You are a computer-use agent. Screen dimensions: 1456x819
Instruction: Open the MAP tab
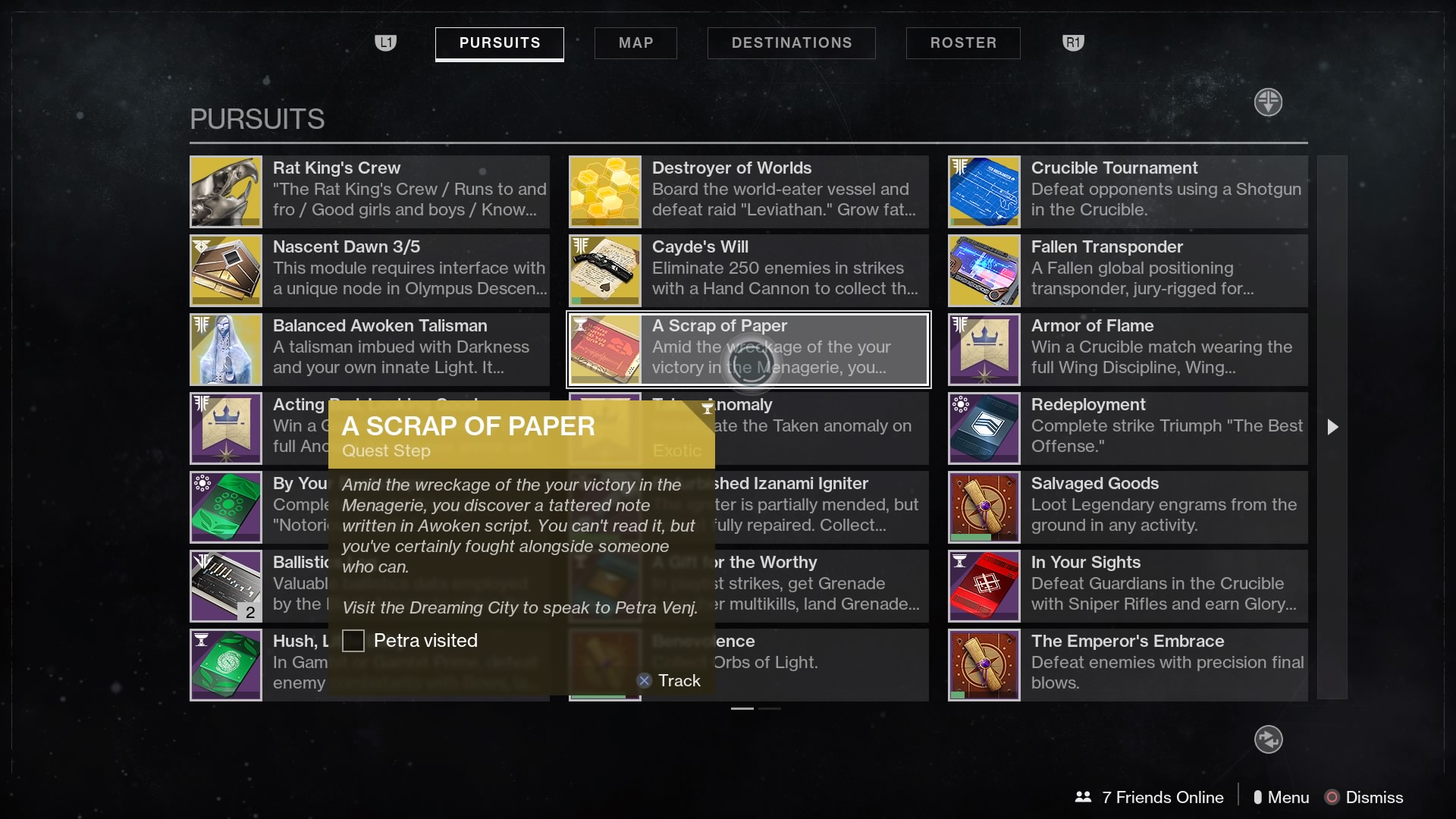635,43
